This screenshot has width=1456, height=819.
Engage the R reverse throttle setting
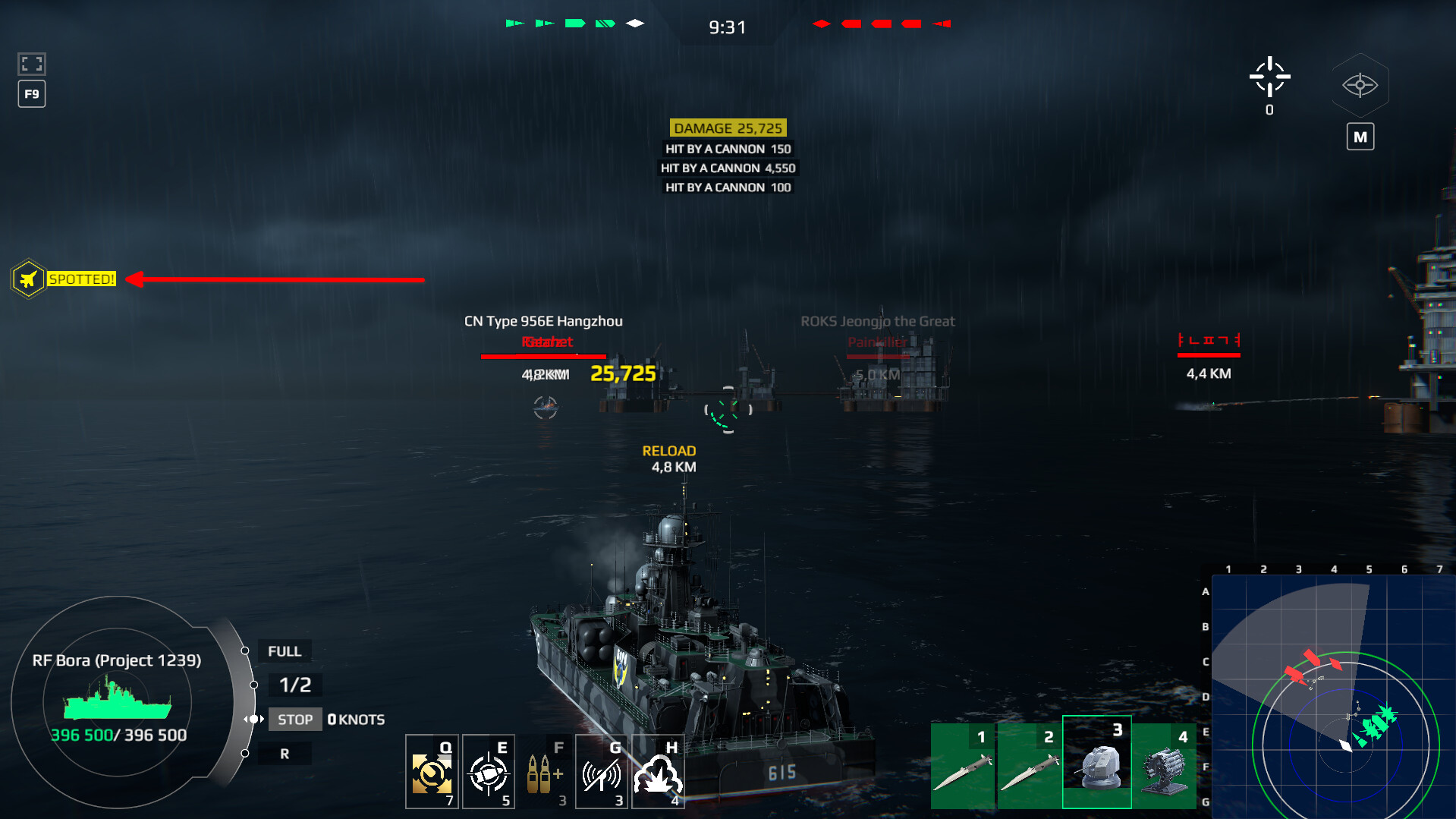285,754
